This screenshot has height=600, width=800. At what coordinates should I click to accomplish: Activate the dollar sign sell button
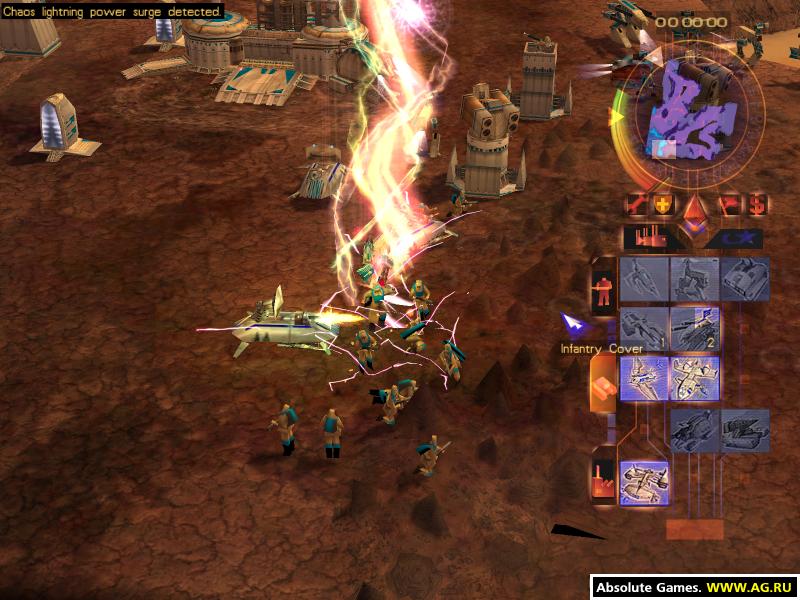756,205
